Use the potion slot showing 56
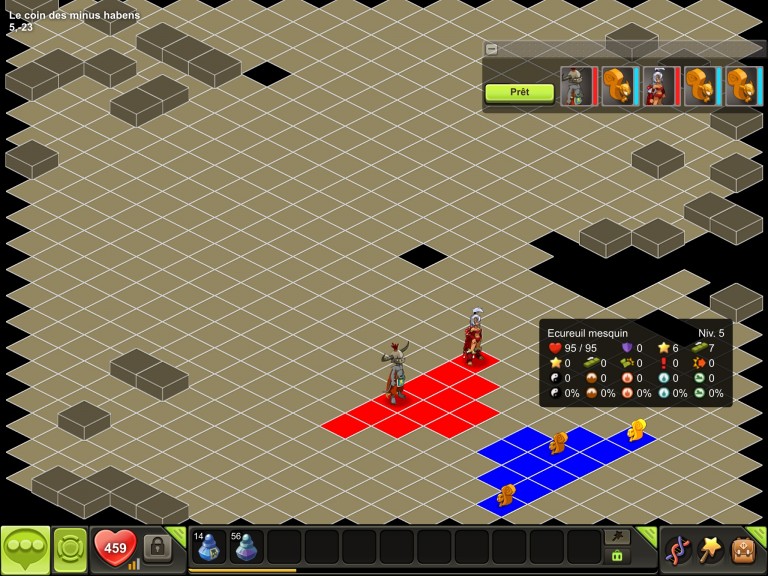768x576 pixels. coord(246,547)
